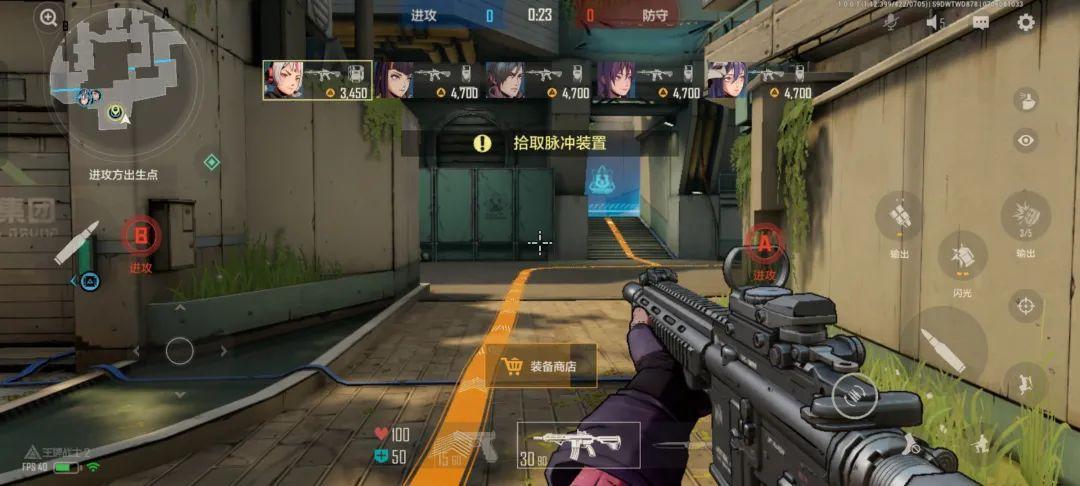Tap the eye view icon
The height and width of the screenshot is (486, 1080).
[1025, 141]
